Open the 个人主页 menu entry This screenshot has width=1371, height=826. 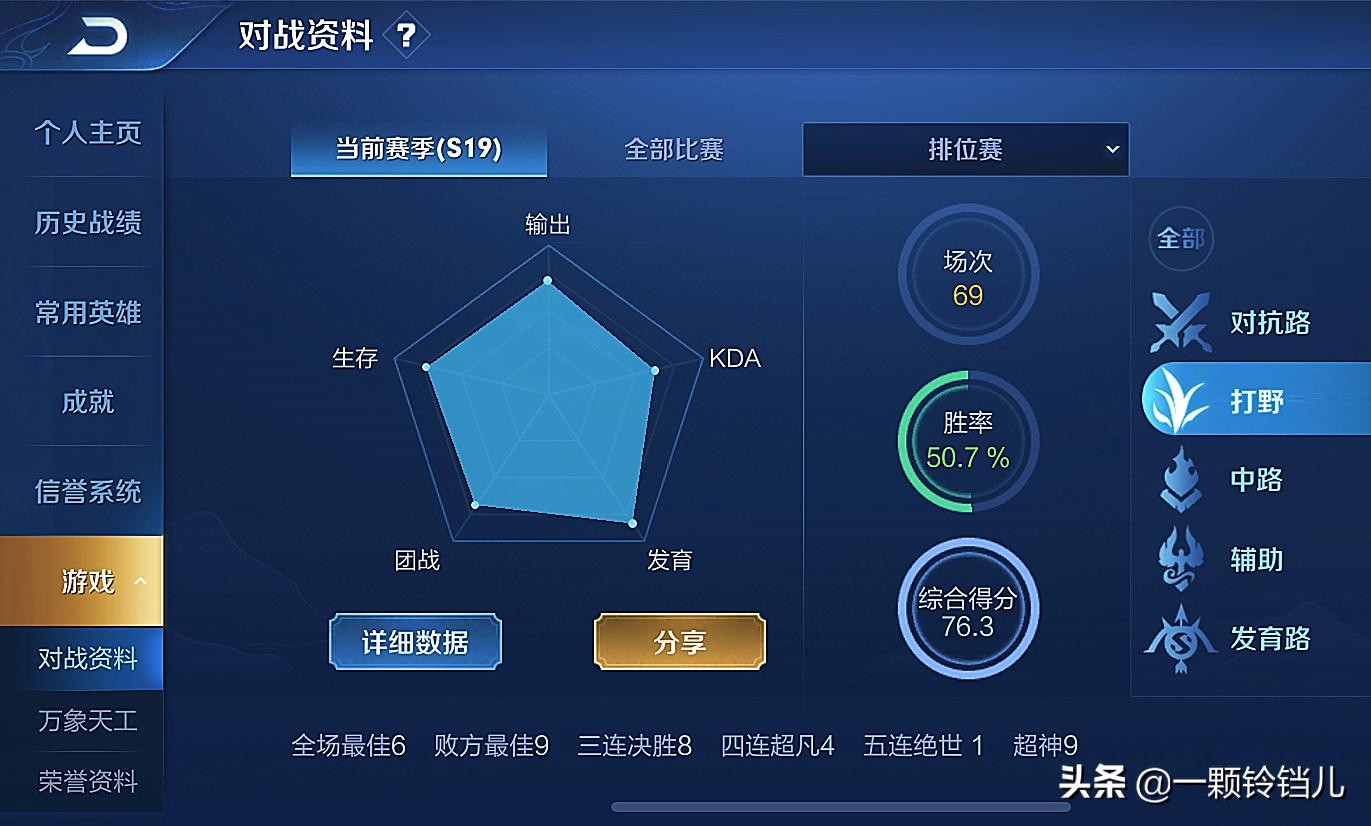pyautogui.click(x=87, y=133)
